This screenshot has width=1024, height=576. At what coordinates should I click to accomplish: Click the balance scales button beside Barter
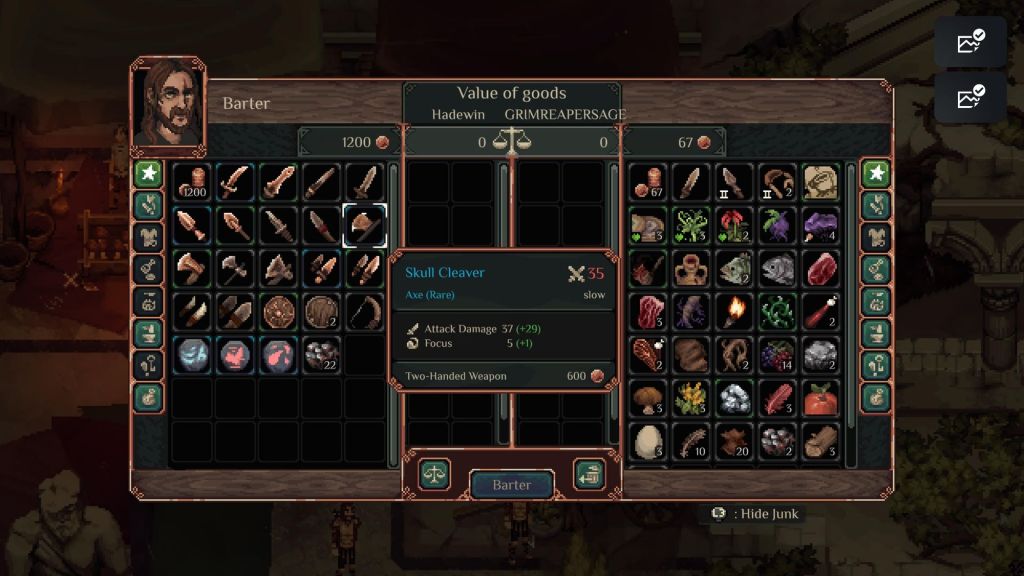click(x=434, y=473)
